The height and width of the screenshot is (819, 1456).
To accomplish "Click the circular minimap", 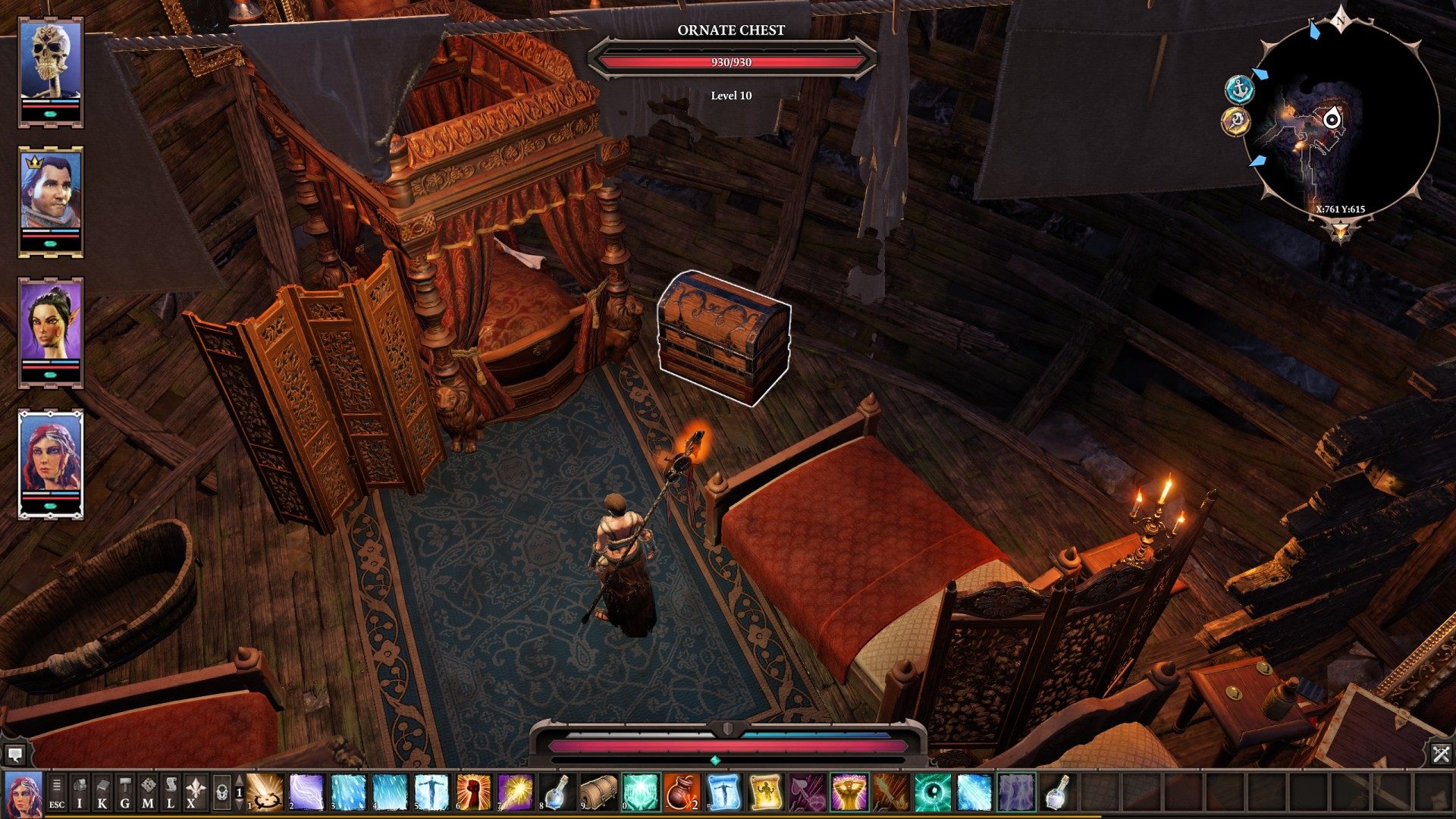I will click(x=1341, y=121).
